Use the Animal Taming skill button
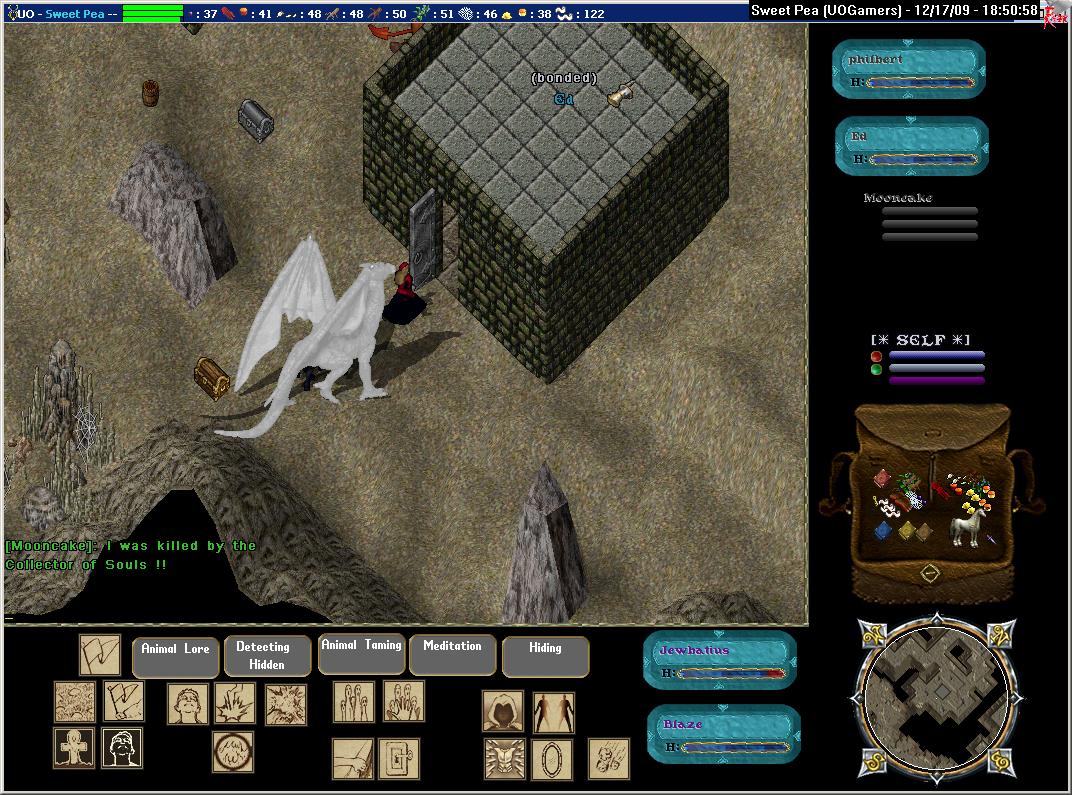Screen dimensions: 1072x795 tap(361, 653)
